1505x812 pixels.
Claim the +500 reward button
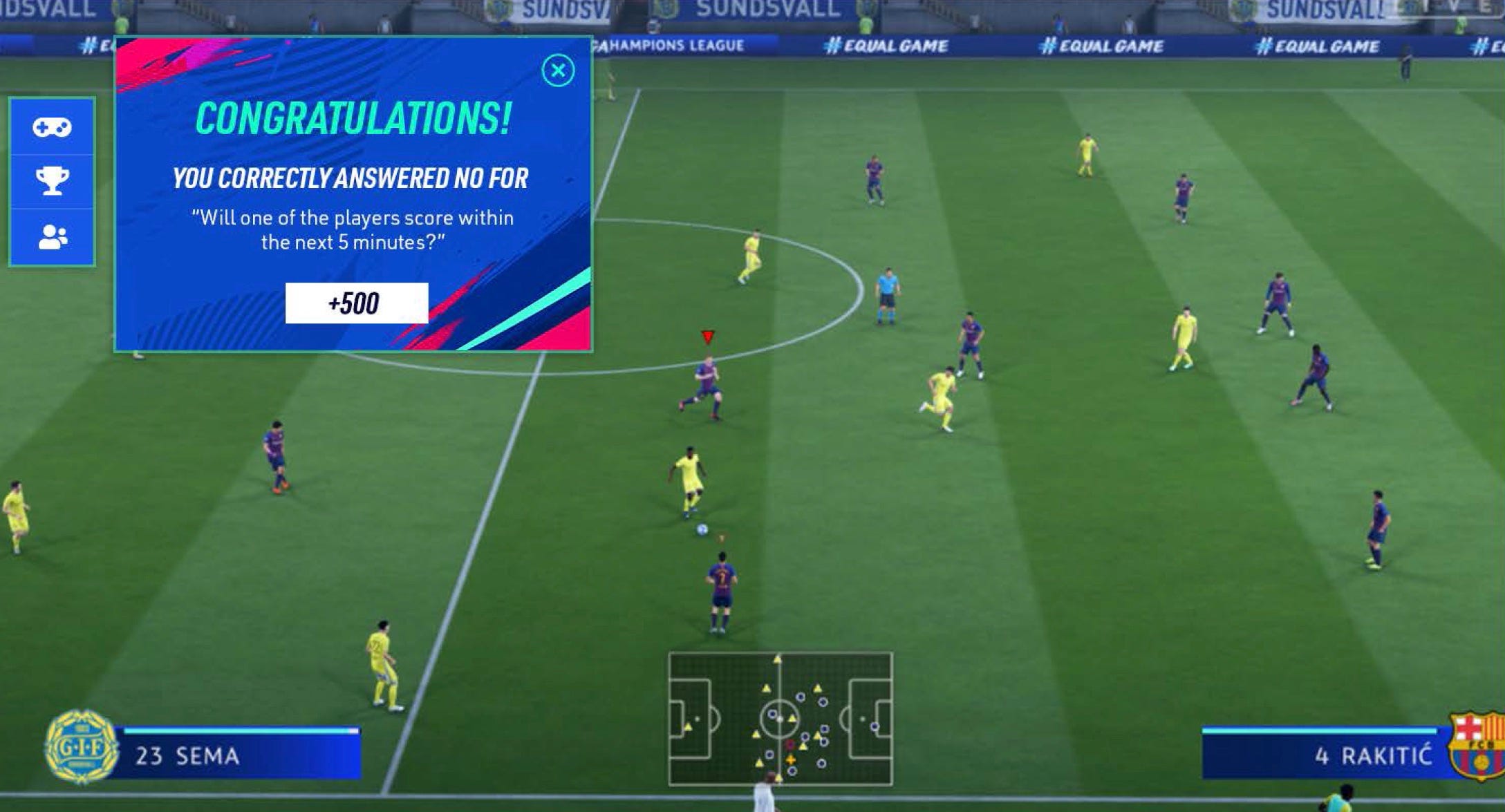[356, 303]
